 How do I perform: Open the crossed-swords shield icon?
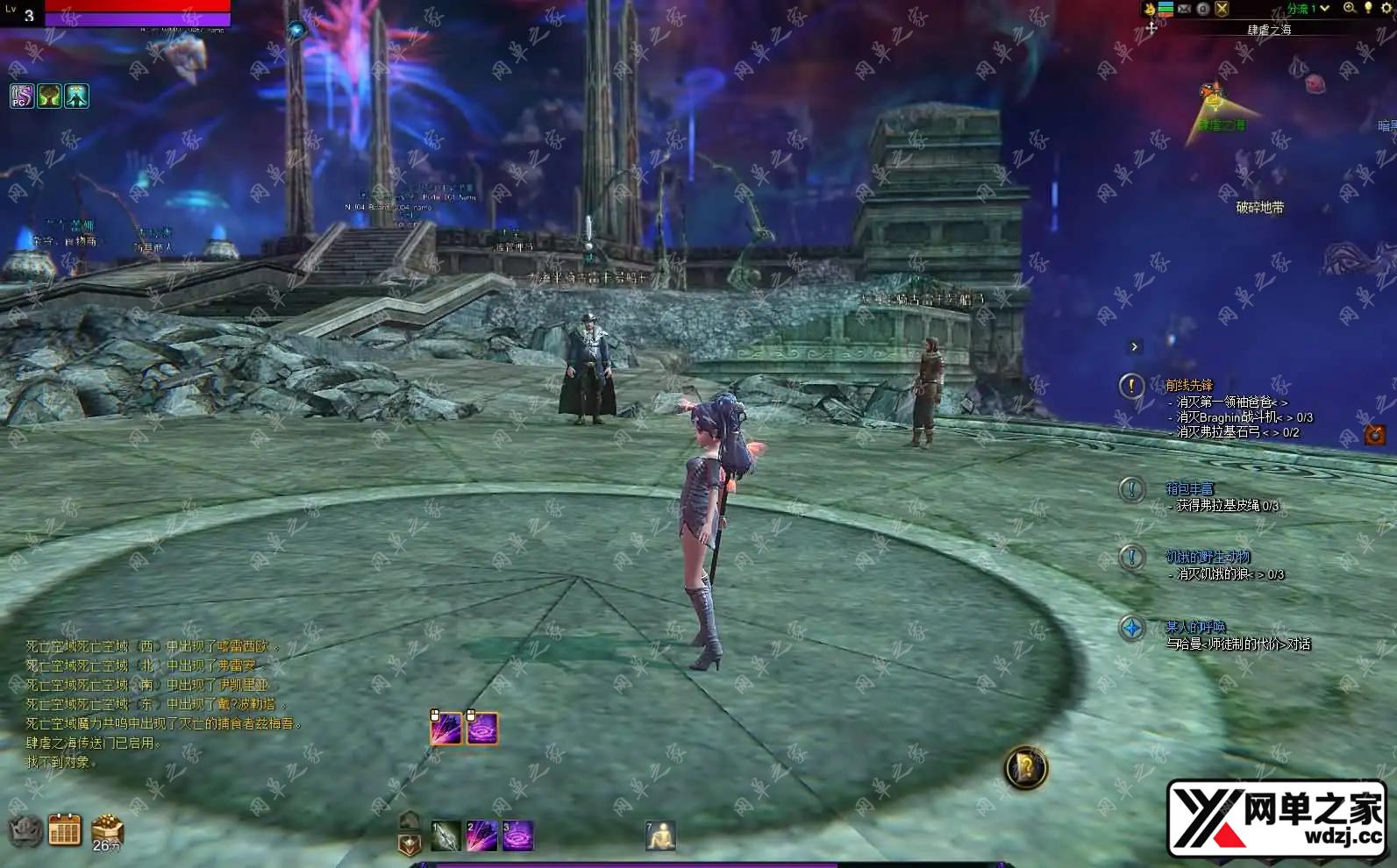pyautogui.click(x=1222, y=9)
